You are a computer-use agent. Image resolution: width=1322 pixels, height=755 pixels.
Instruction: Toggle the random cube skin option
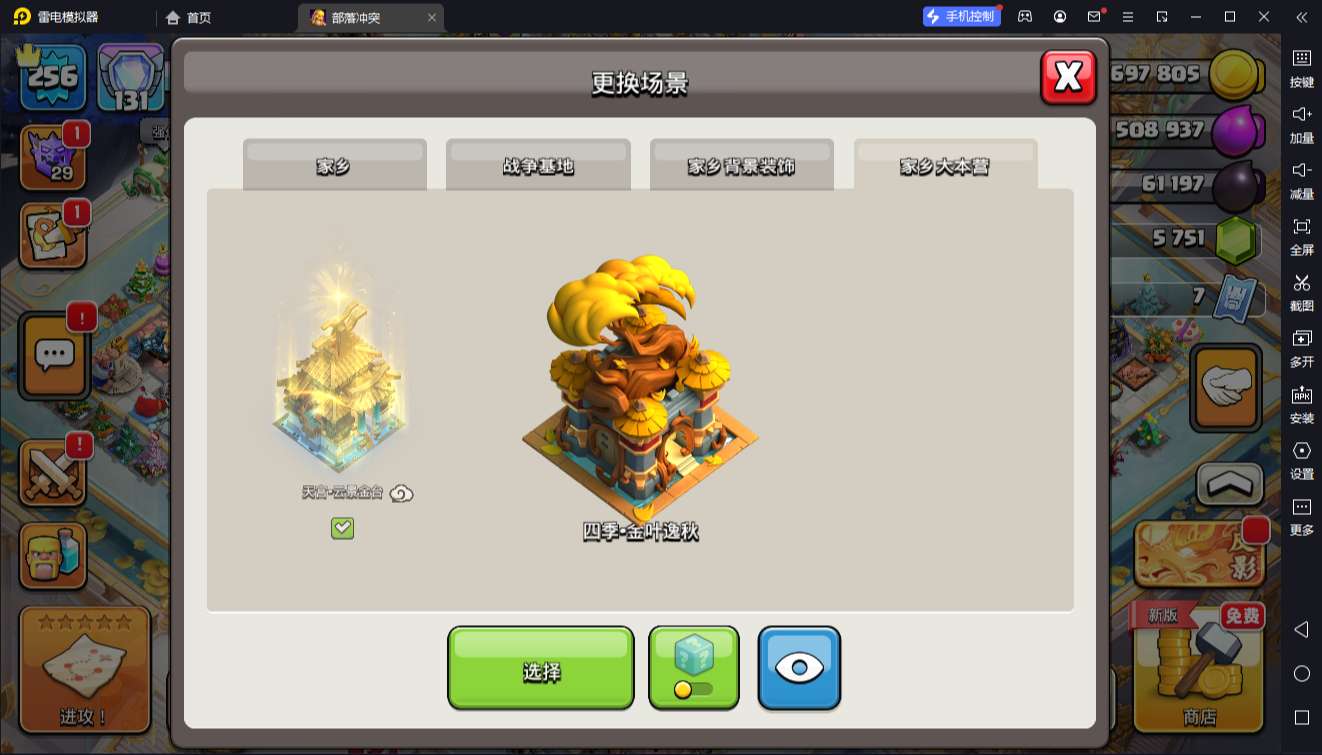694,668
